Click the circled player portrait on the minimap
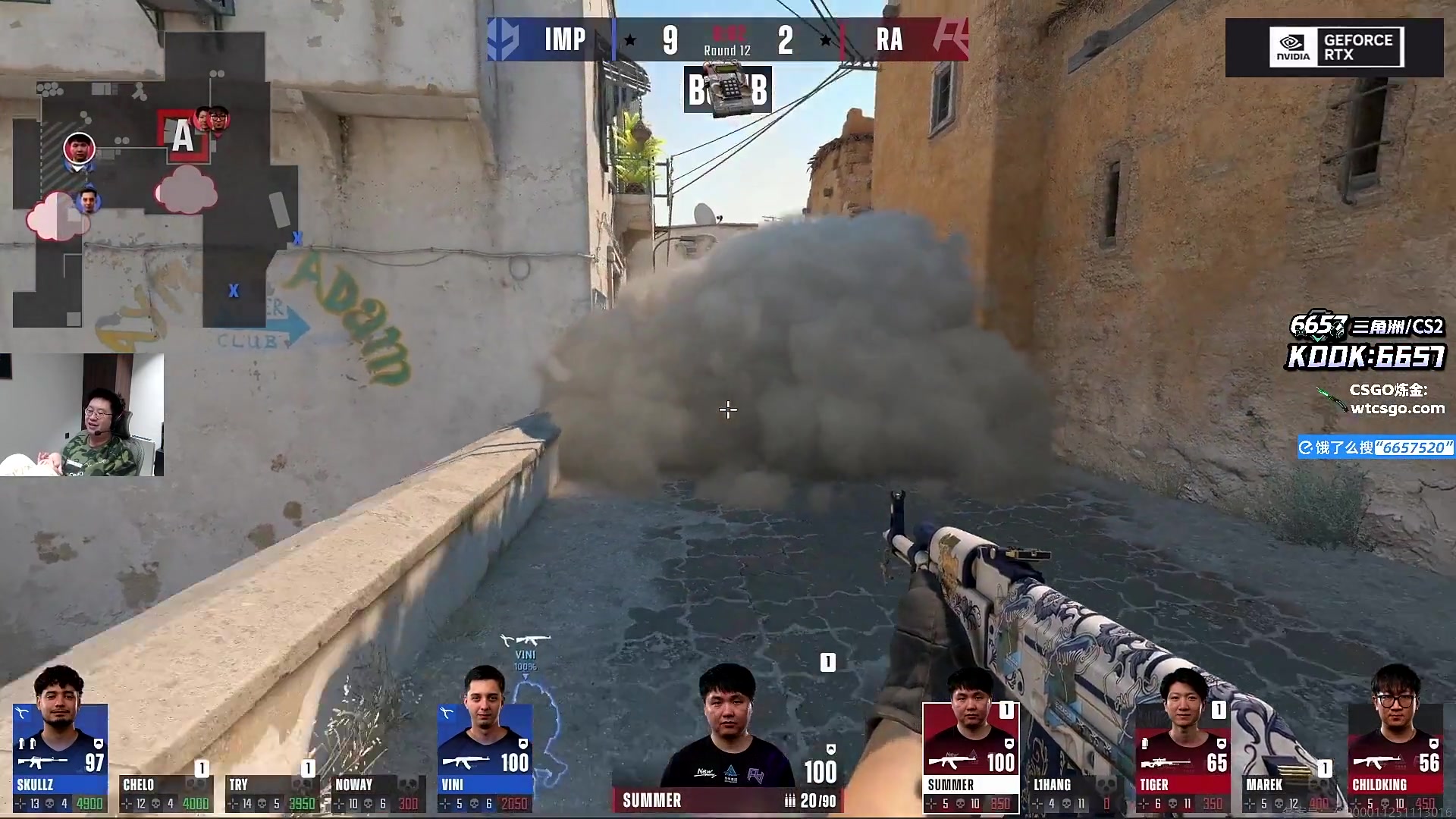This screenshot has height=819, width=1456. pyautogui.click(x=78, y=148)
